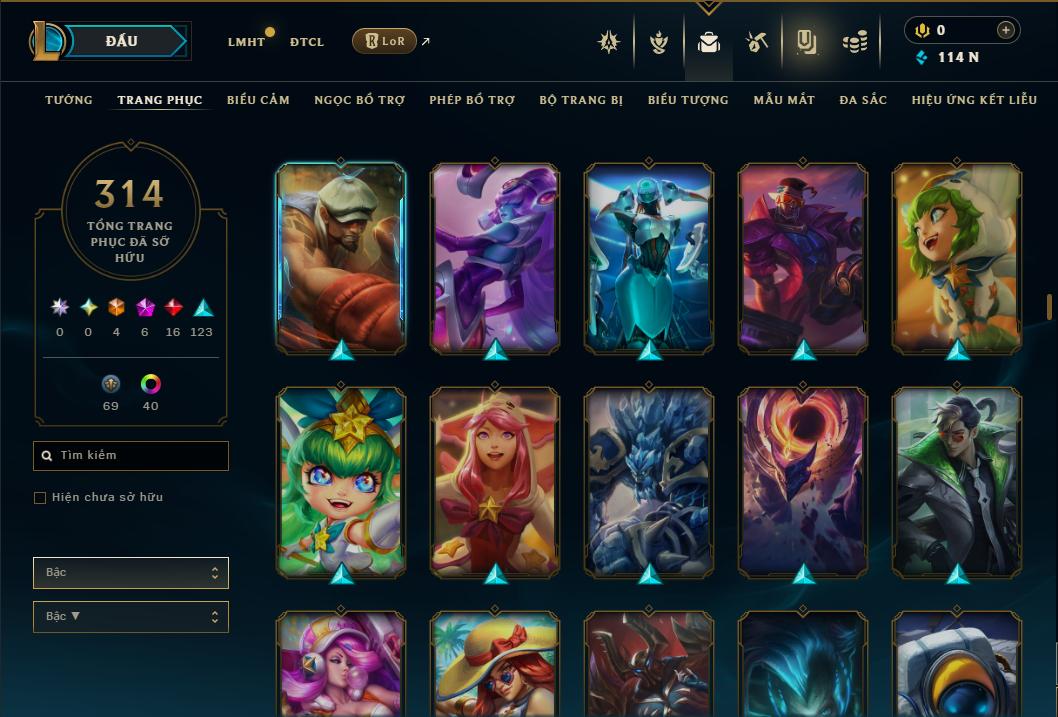Choose the black hole dragon skin
Viewport: 1058px width, 717px height.
tap(803, 480)
